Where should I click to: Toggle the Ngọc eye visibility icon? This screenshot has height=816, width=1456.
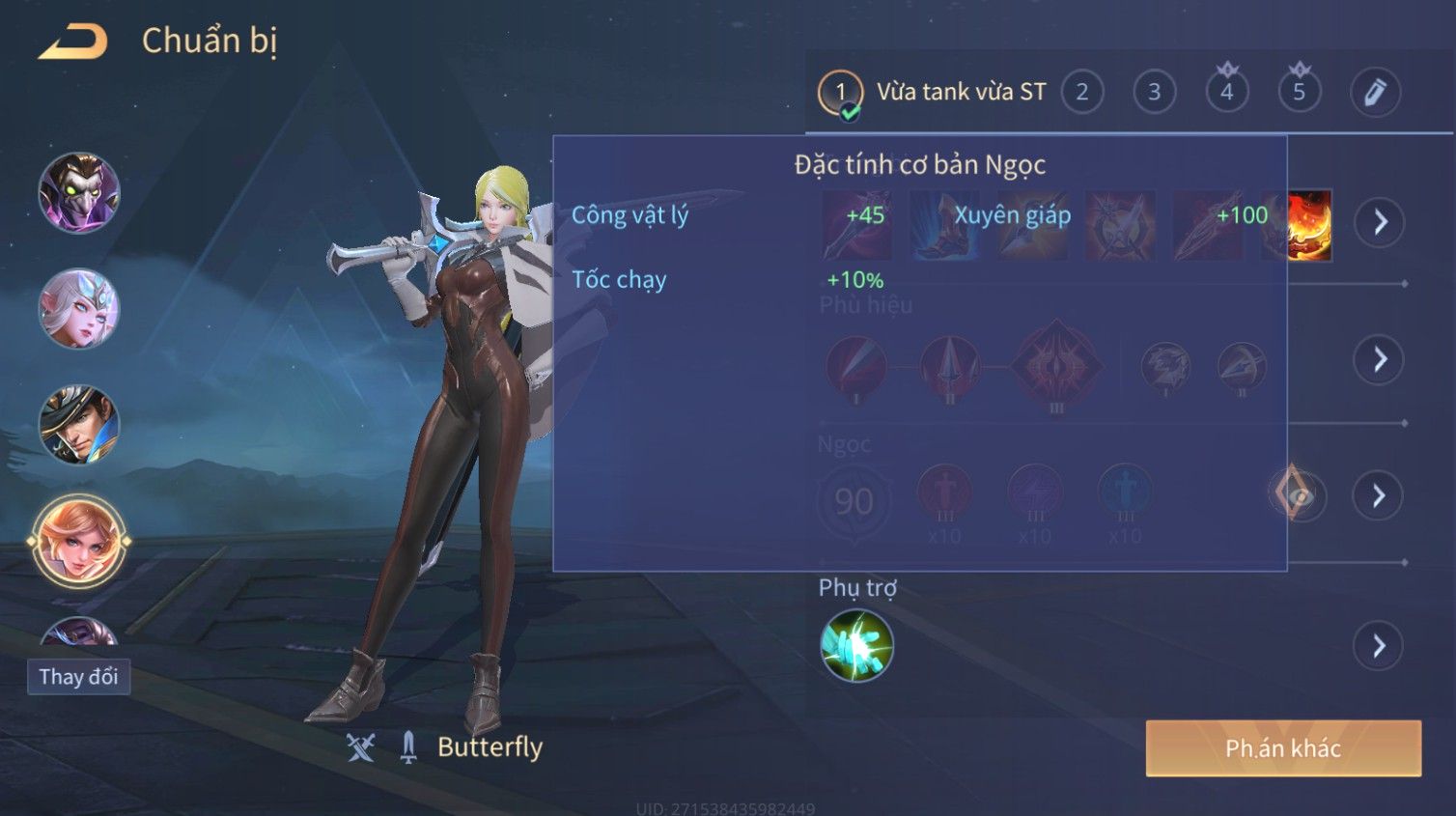point(1298,495)
